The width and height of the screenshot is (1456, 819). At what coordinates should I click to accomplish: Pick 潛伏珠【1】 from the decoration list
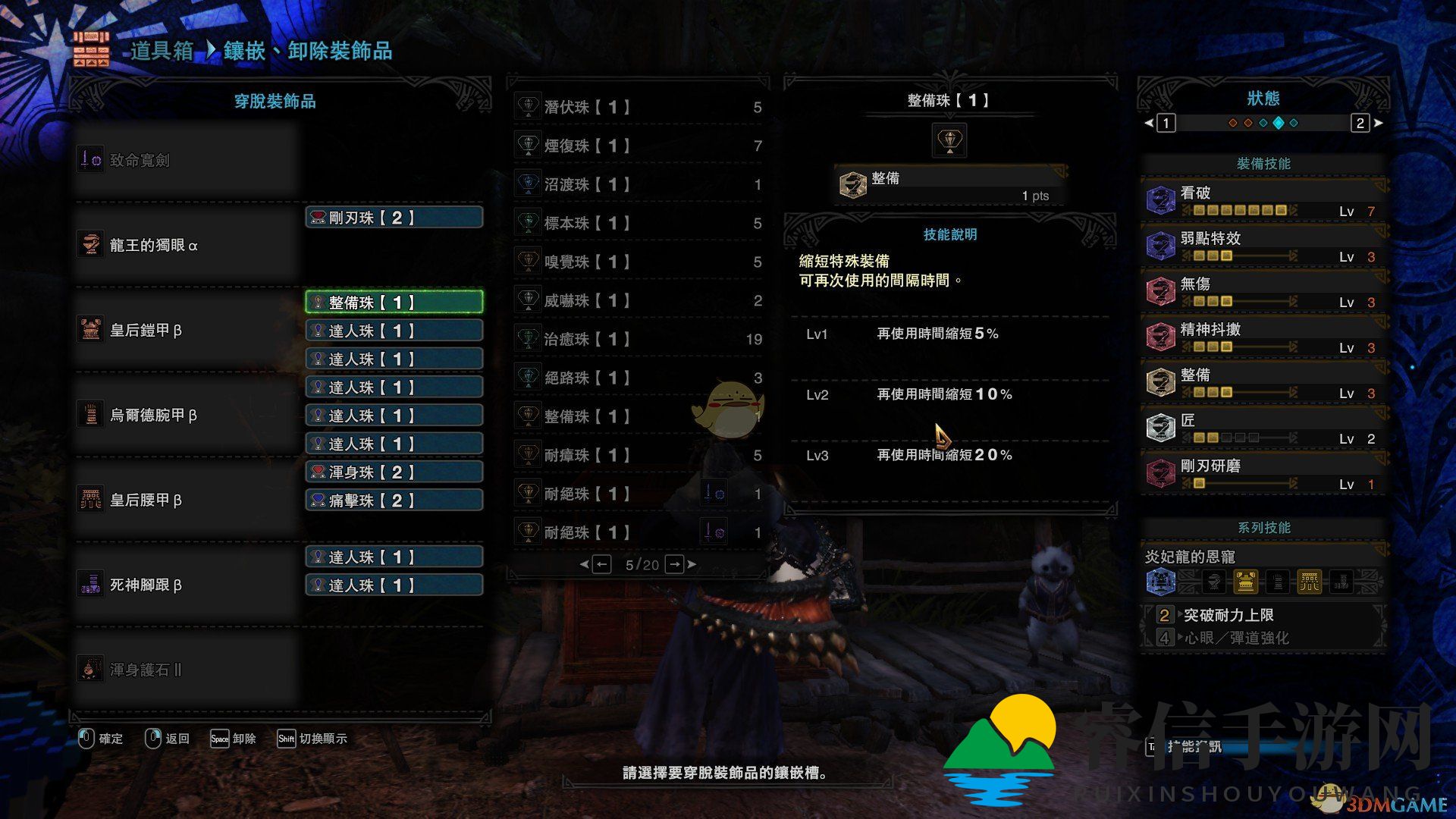pos(639,107)
